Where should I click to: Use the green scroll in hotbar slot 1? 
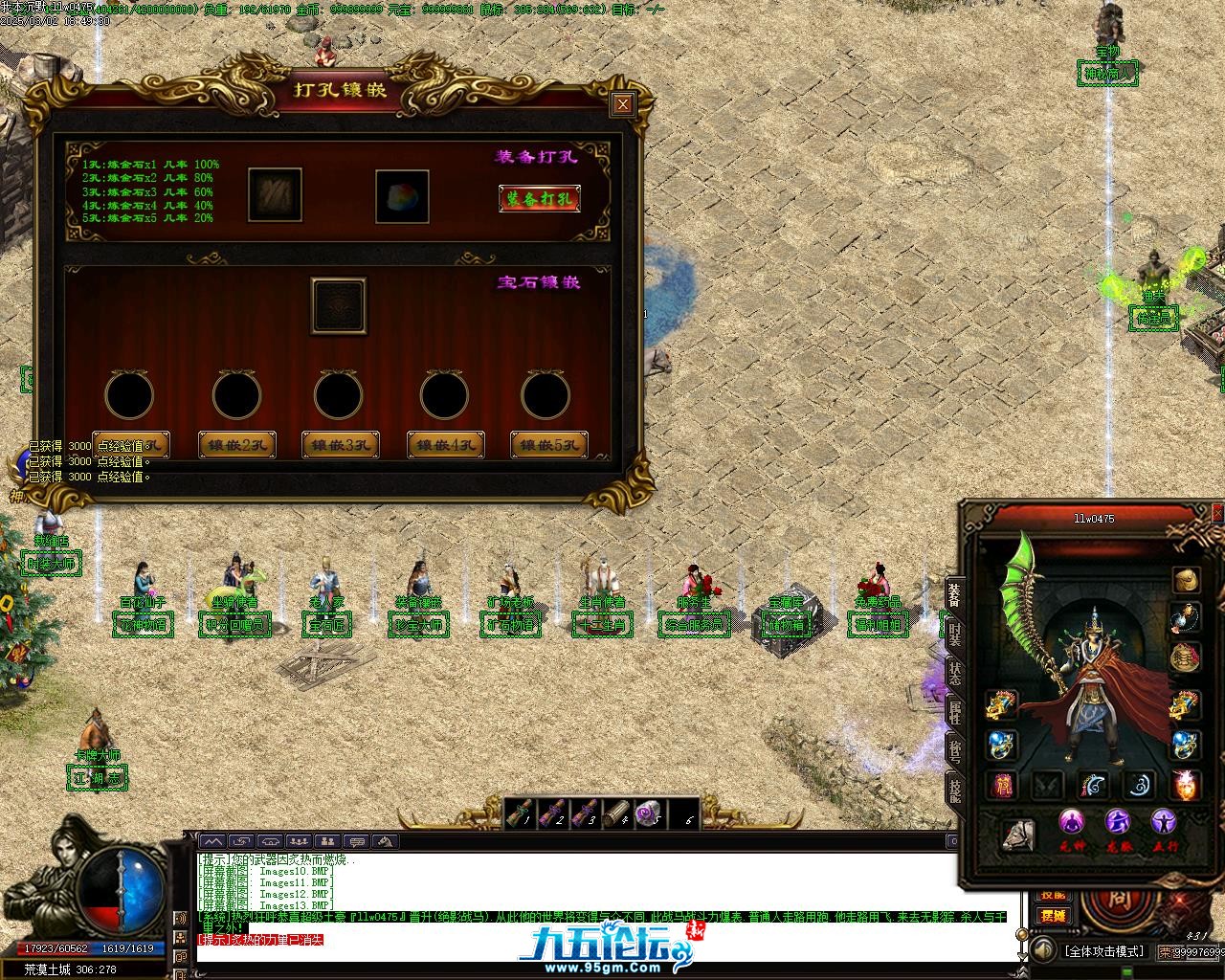[520, 813]
